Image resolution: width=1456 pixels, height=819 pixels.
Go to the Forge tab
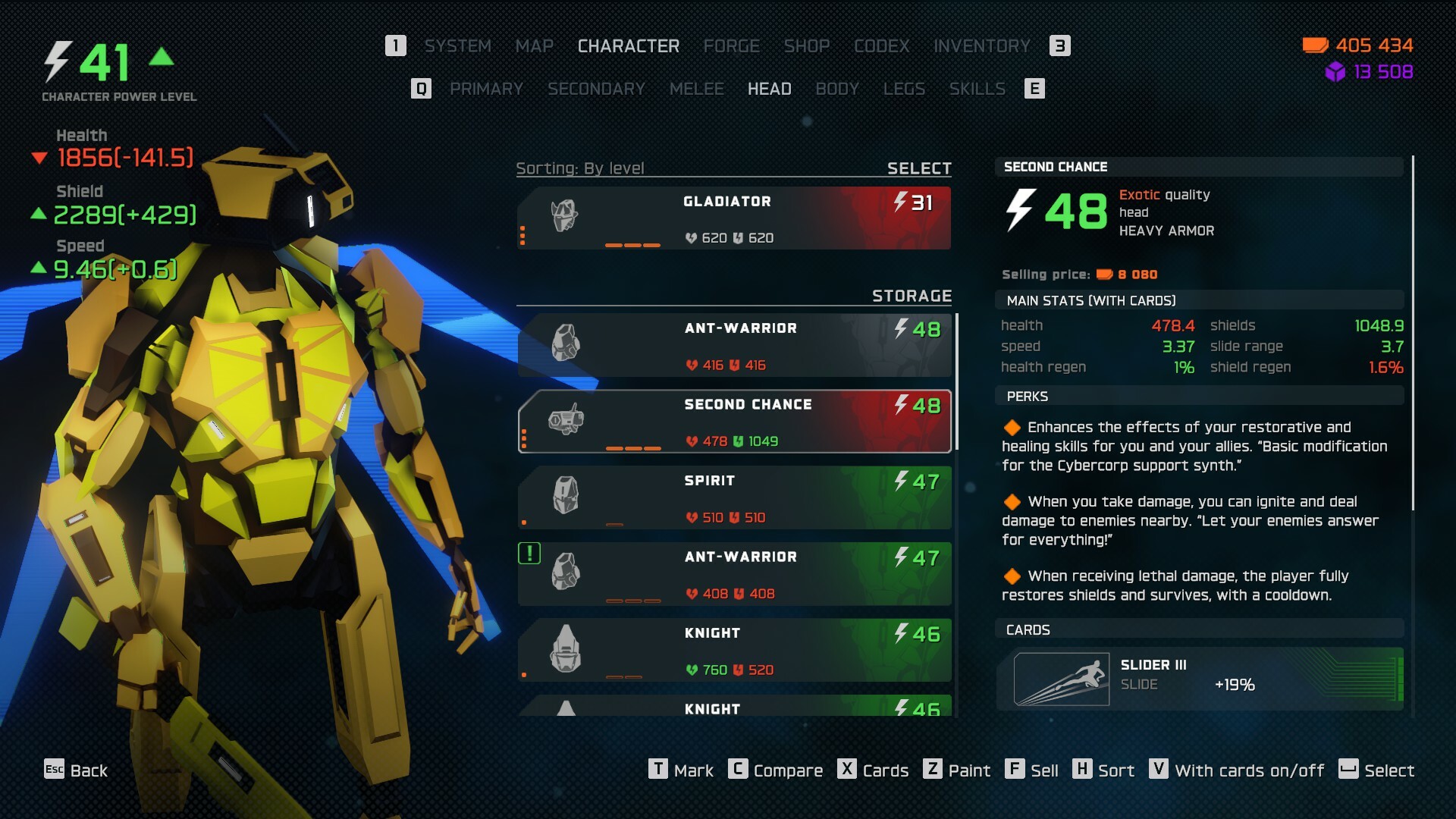pyautogui.click(x=731, y=46)
